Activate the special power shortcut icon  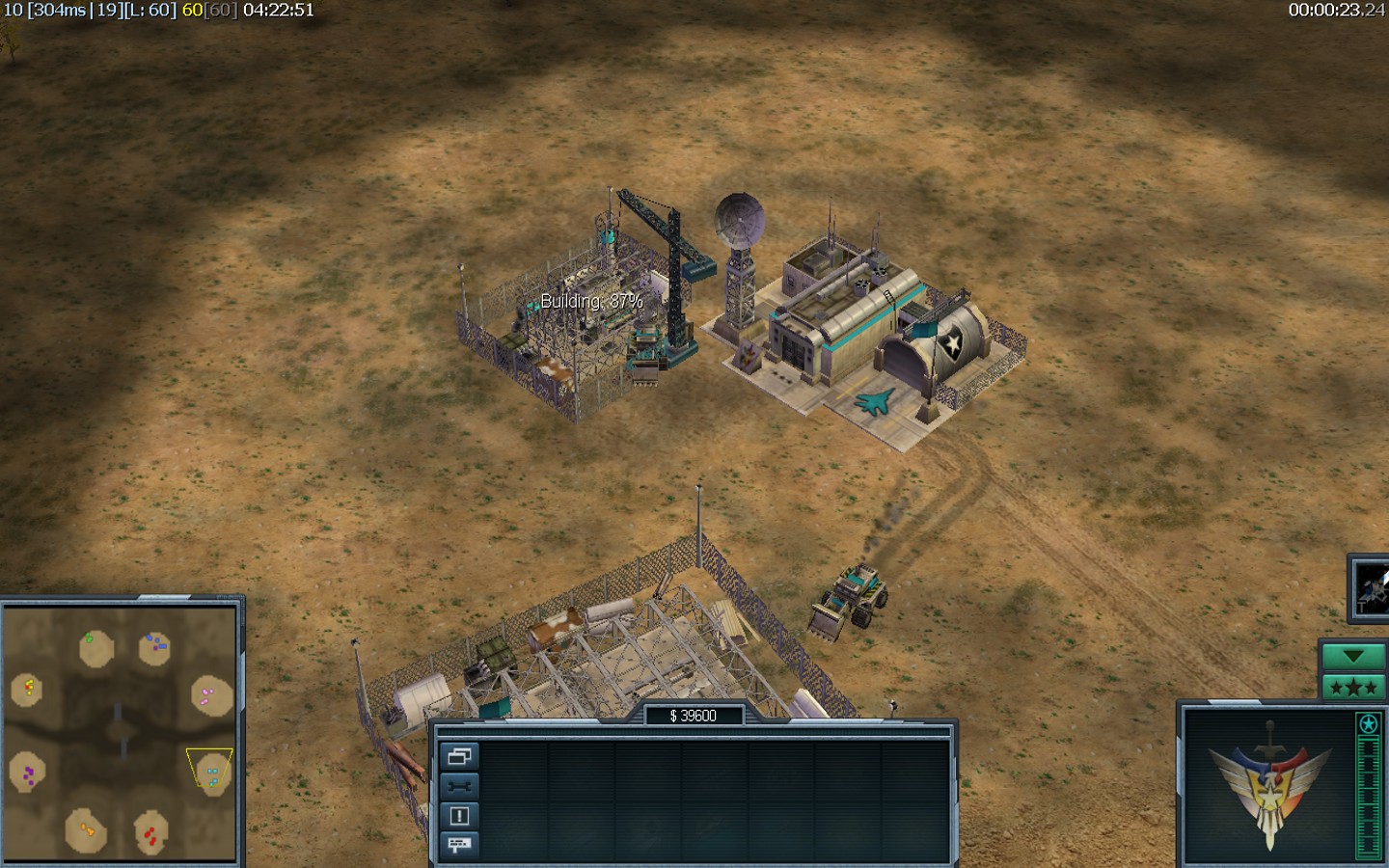click(x=1371, y=586)
